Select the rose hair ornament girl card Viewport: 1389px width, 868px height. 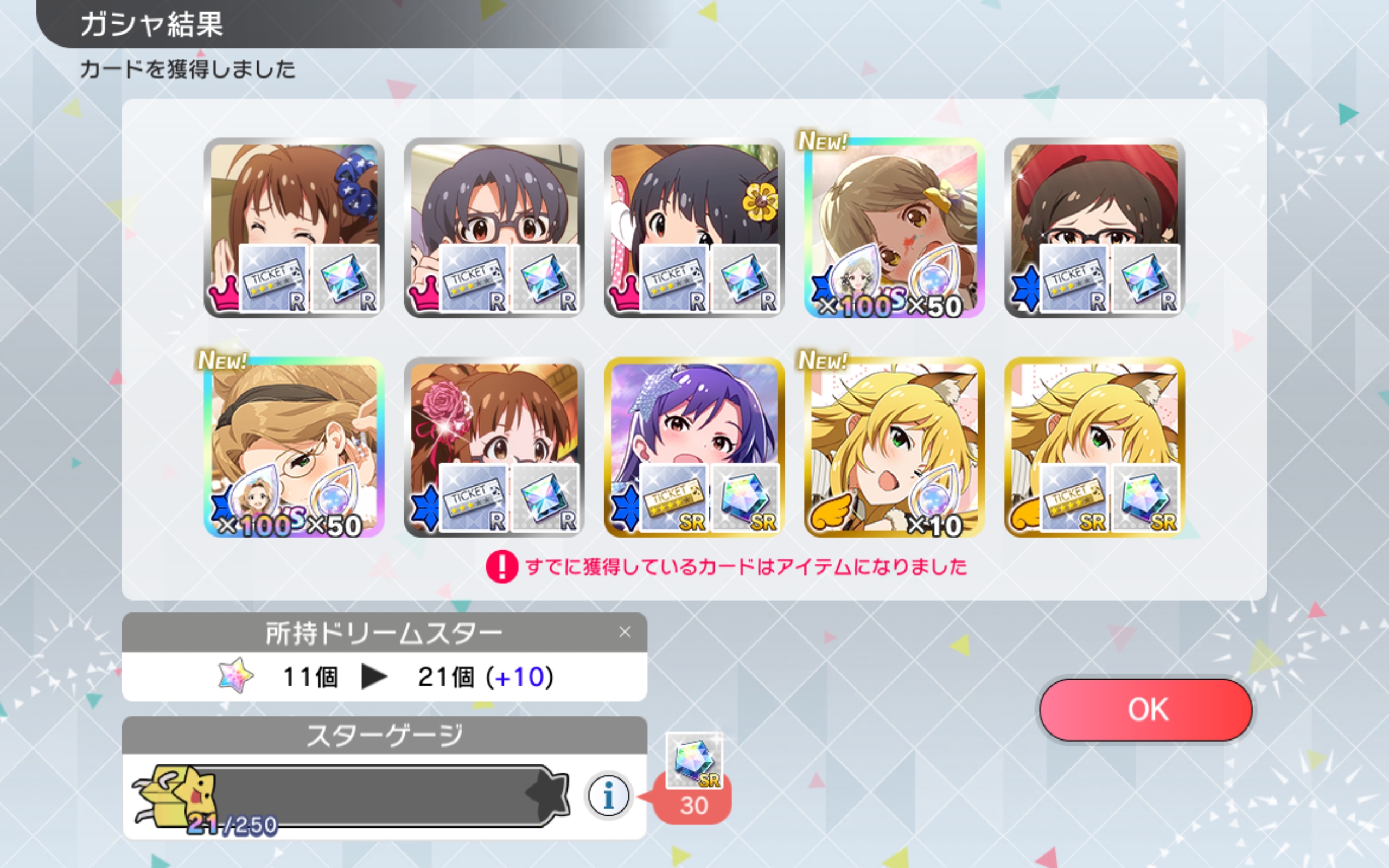coord(494,447)
